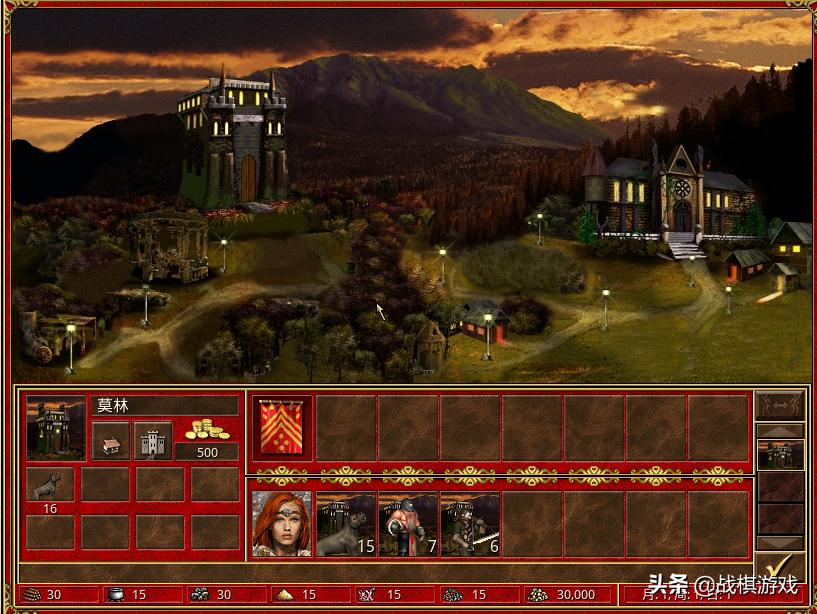Select the wolf army stack of 15

tap(345, 523)
